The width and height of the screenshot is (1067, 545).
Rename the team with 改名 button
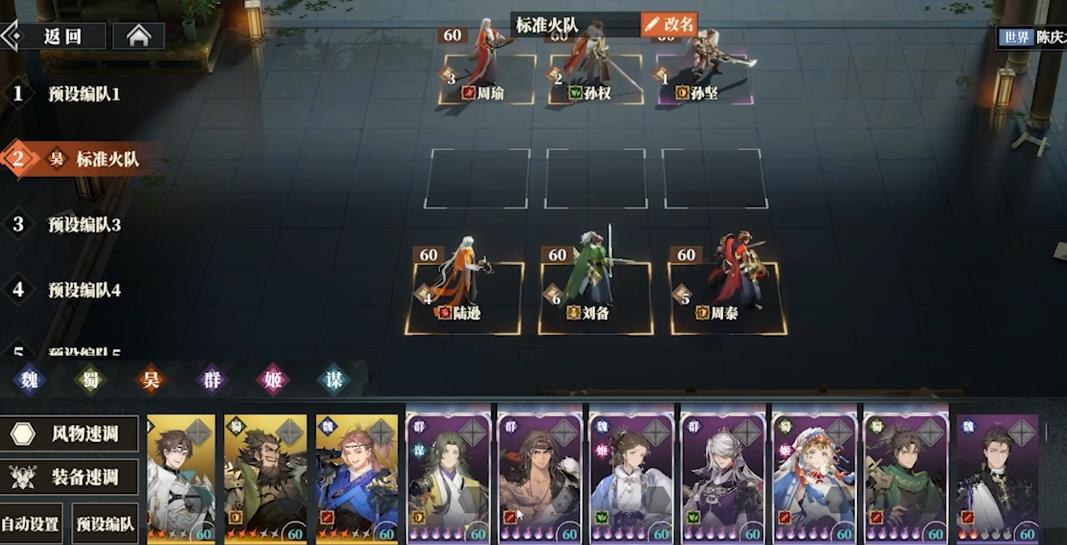pyautogui.click(x=669, y=24)
